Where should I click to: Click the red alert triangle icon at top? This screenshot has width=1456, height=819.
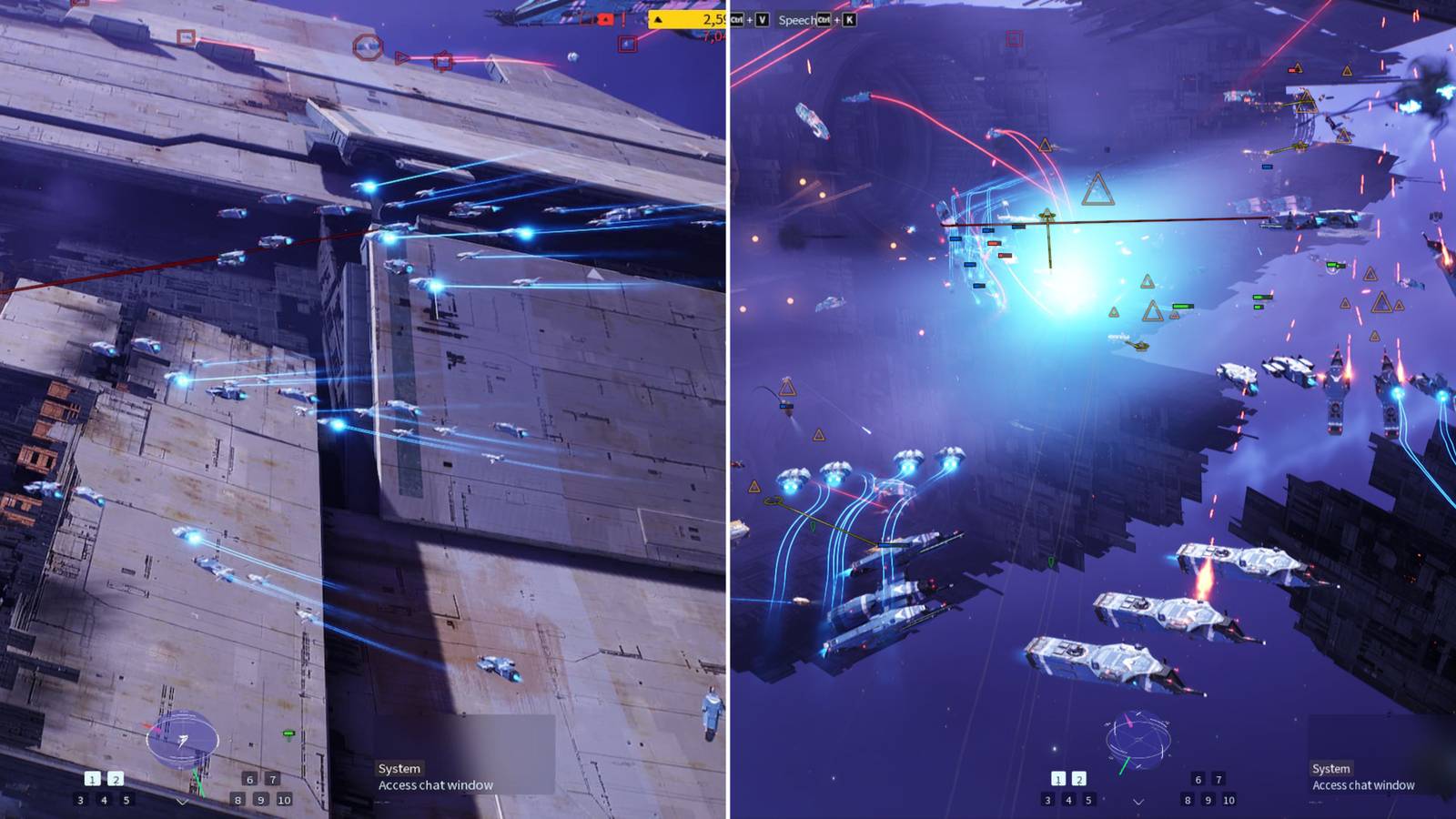click(605, 19)
